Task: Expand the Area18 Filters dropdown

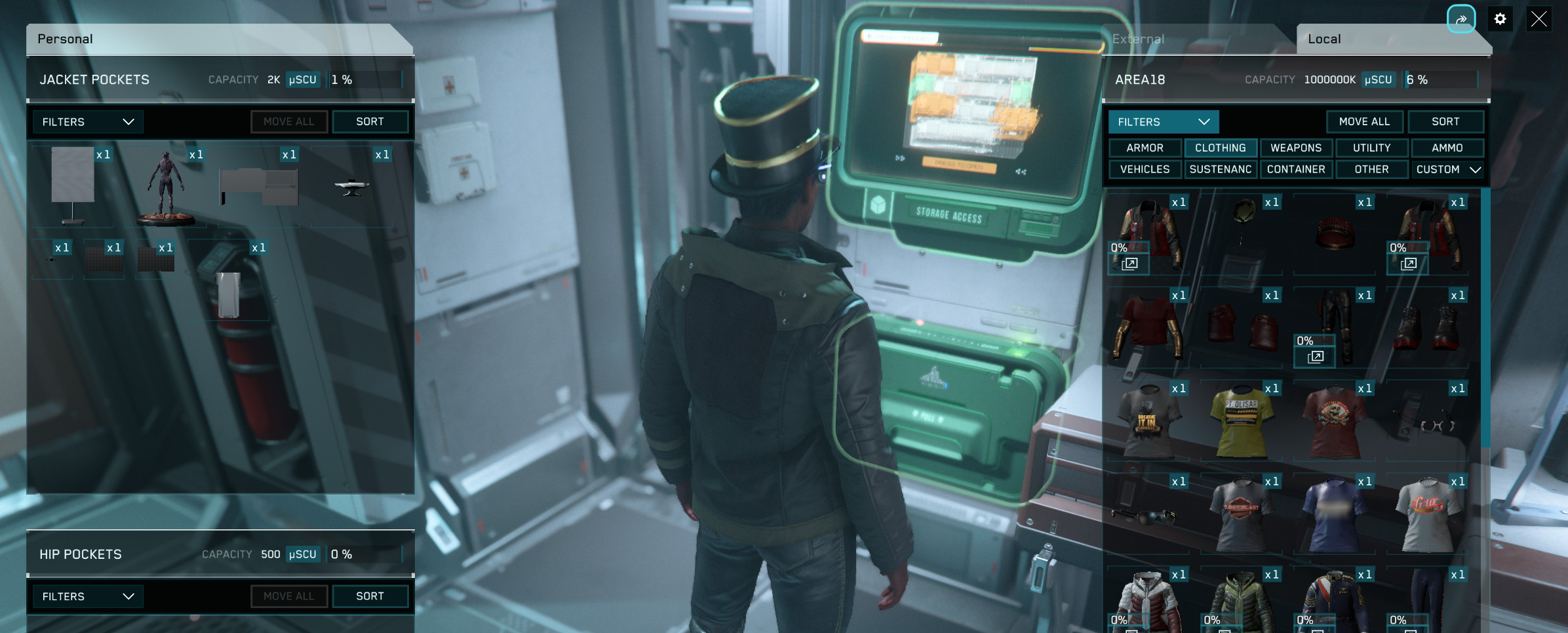Action: [x=1163, y=122]
